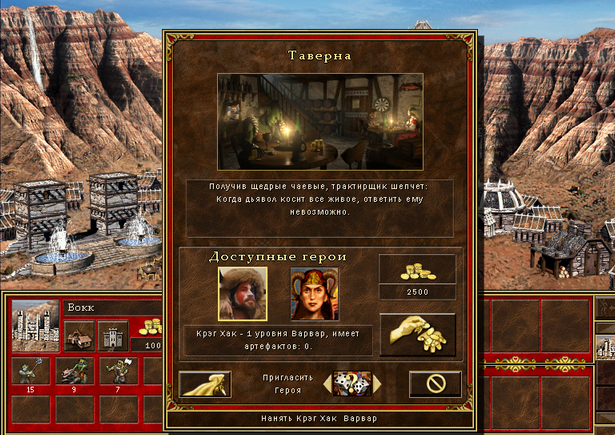Hire hero with the gold-coins hand button

[417, 334]
